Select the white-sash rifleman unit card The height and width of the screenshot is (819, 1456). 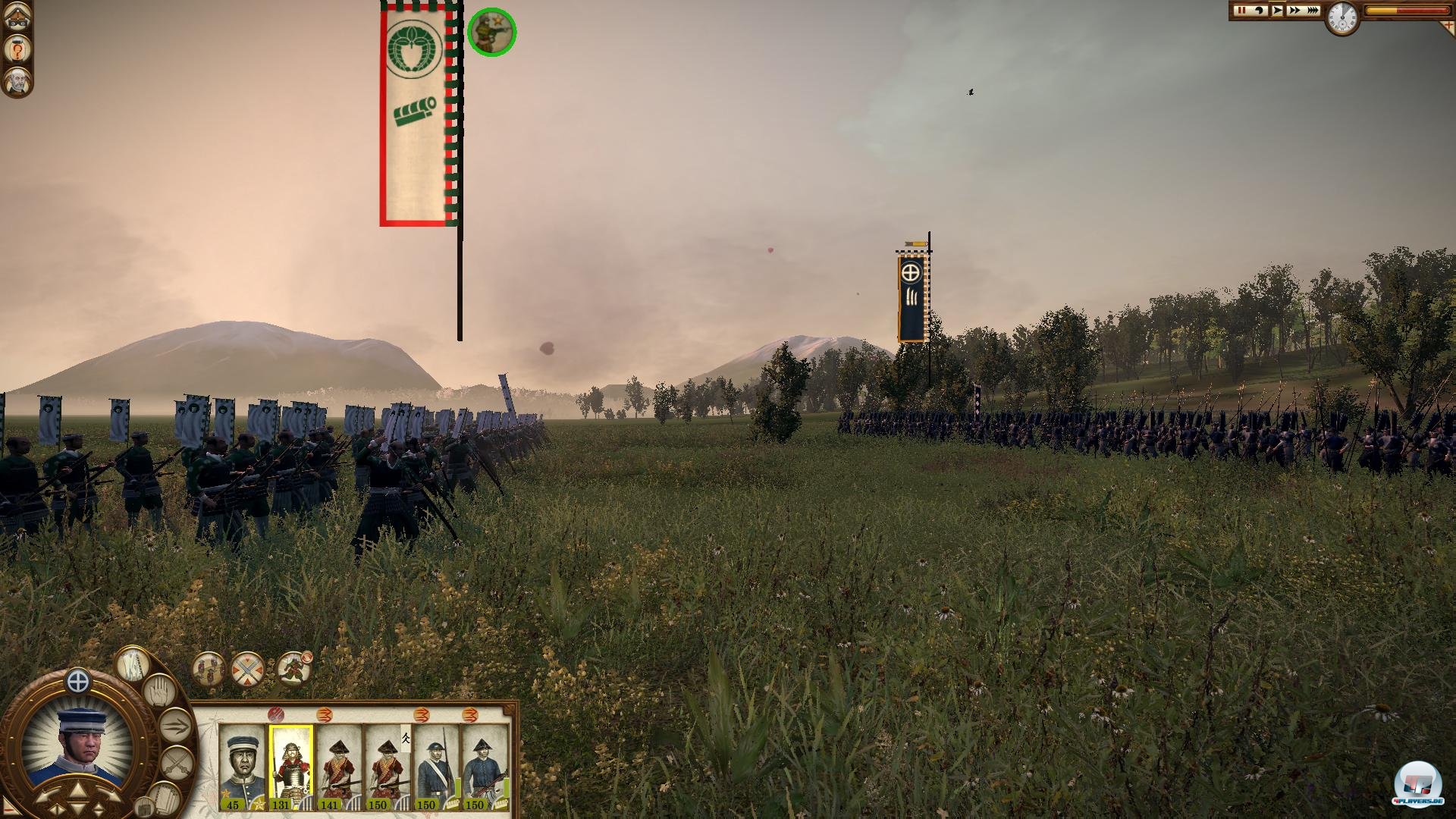(x=435, y=767)
